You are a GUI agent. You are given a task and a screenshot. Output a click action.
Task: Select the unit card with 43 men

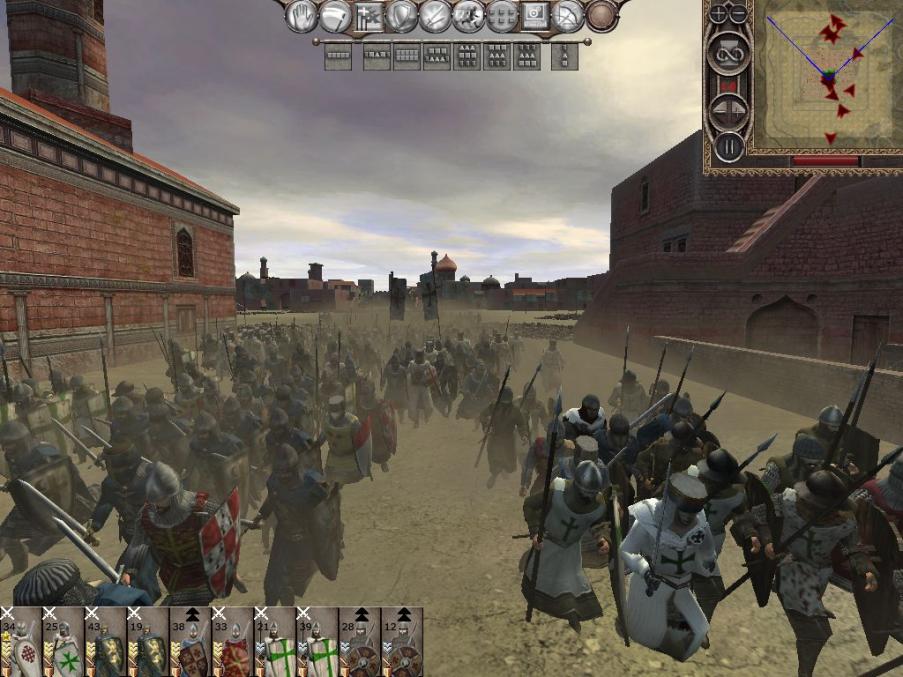click(x=105, y=642)
